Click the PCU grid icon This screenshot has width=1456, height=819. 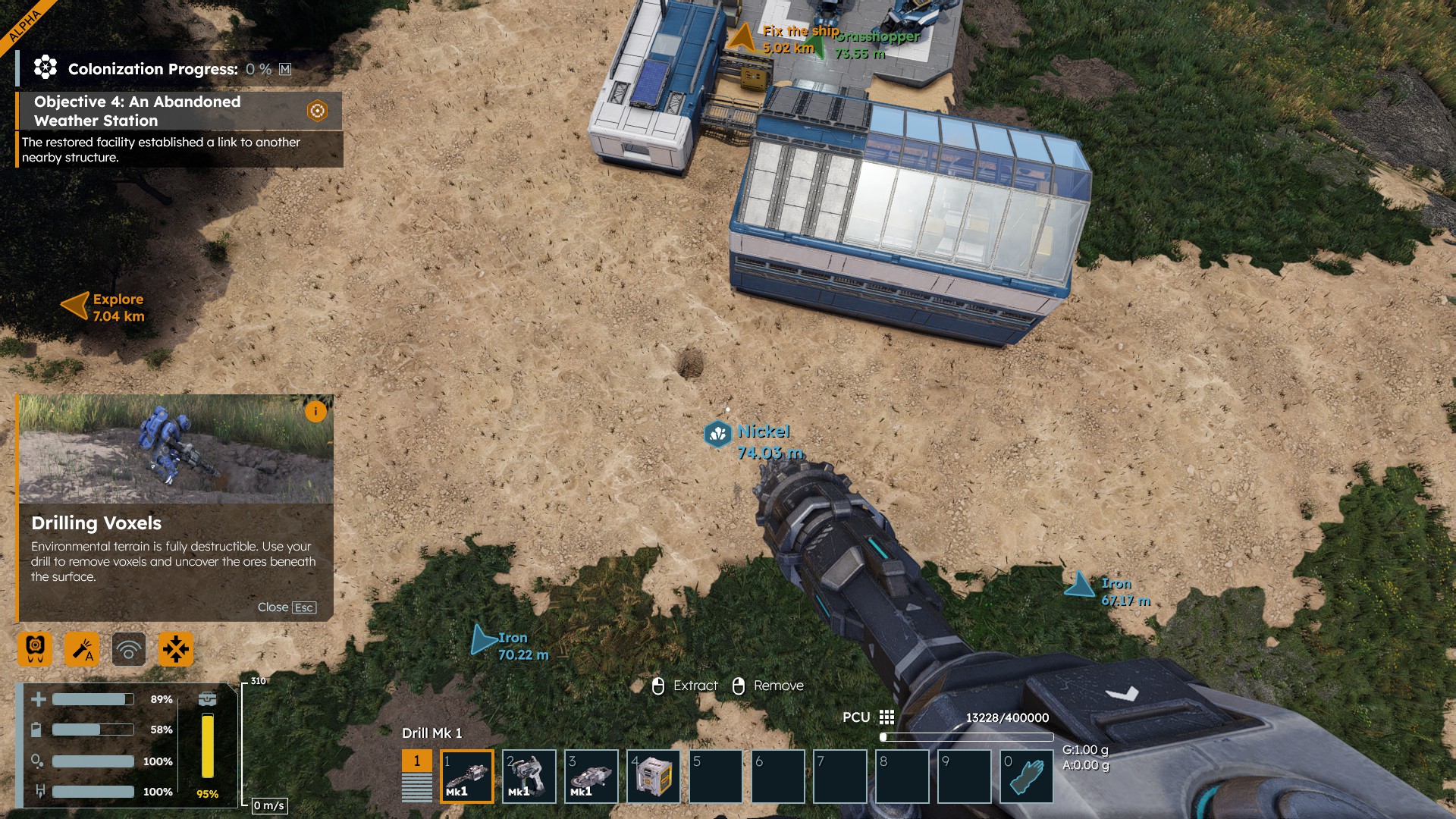click(x=886, y=717)
